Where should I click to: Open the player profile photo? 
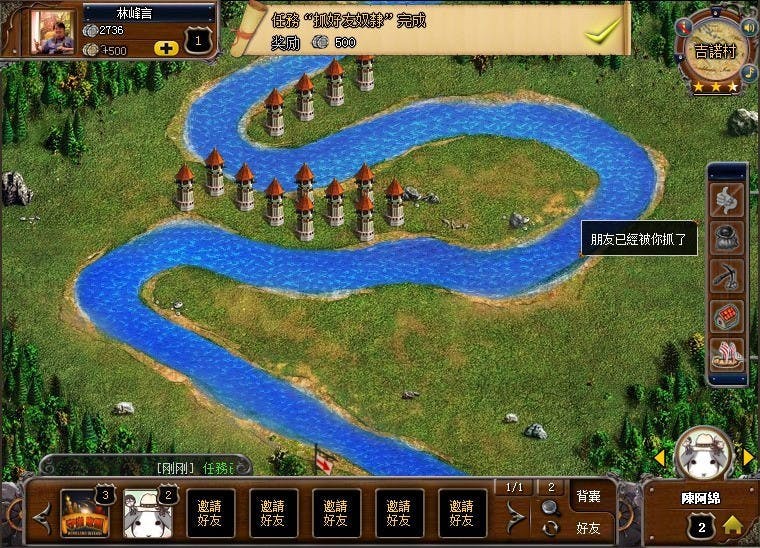click(53, 32)
